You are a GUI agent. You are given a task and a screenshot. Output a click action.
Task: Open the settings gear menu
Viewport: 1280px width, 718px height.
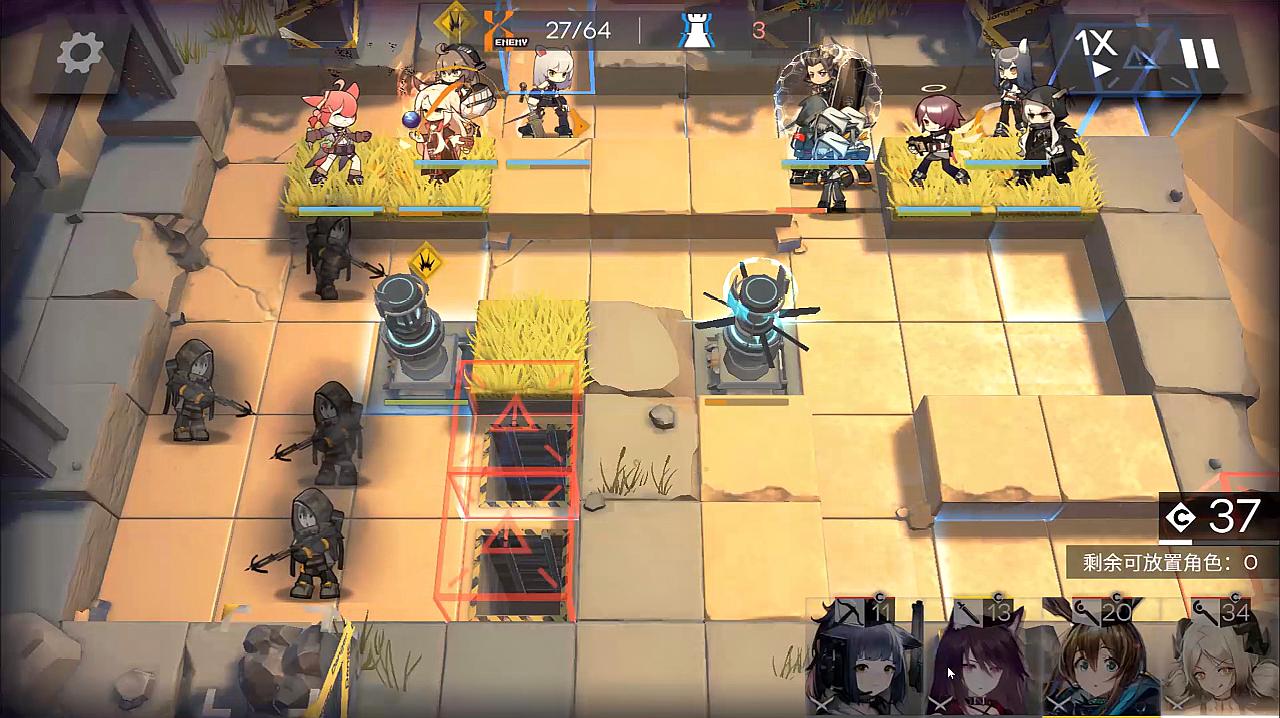[80, 54]
